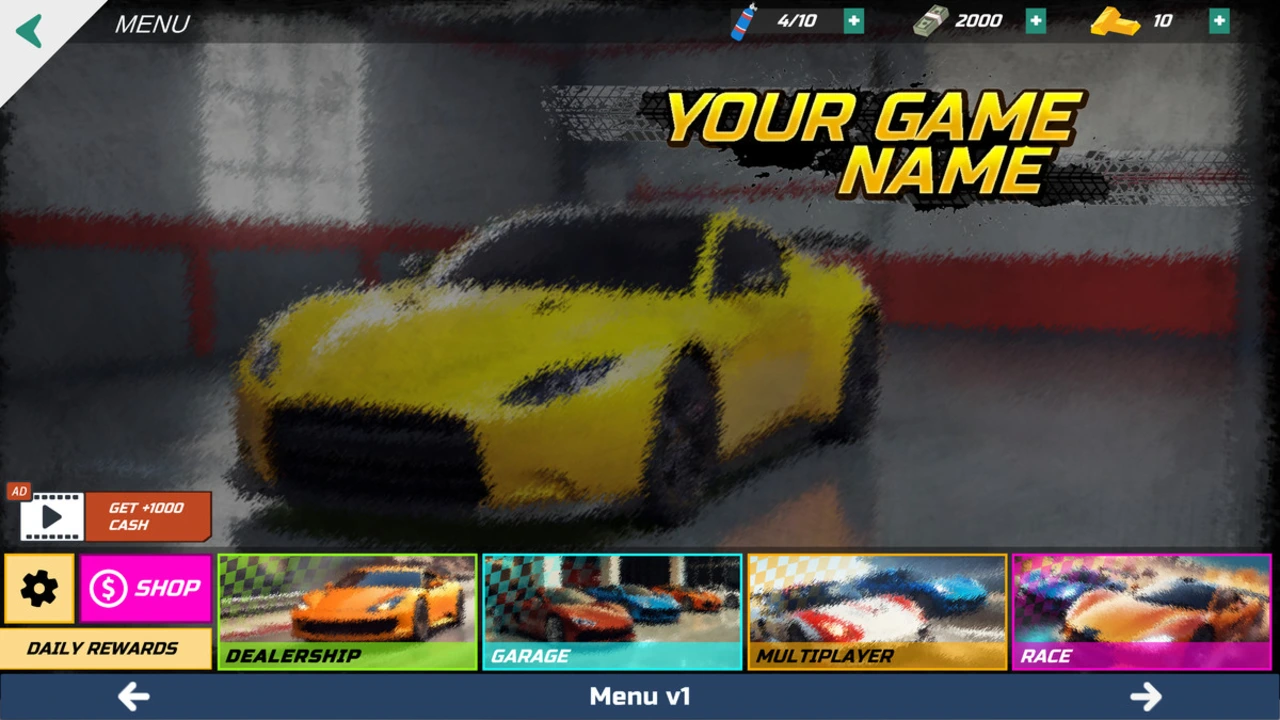
Task: Watch the ad for +1000 cash
Action: click(x=116, y=516)
